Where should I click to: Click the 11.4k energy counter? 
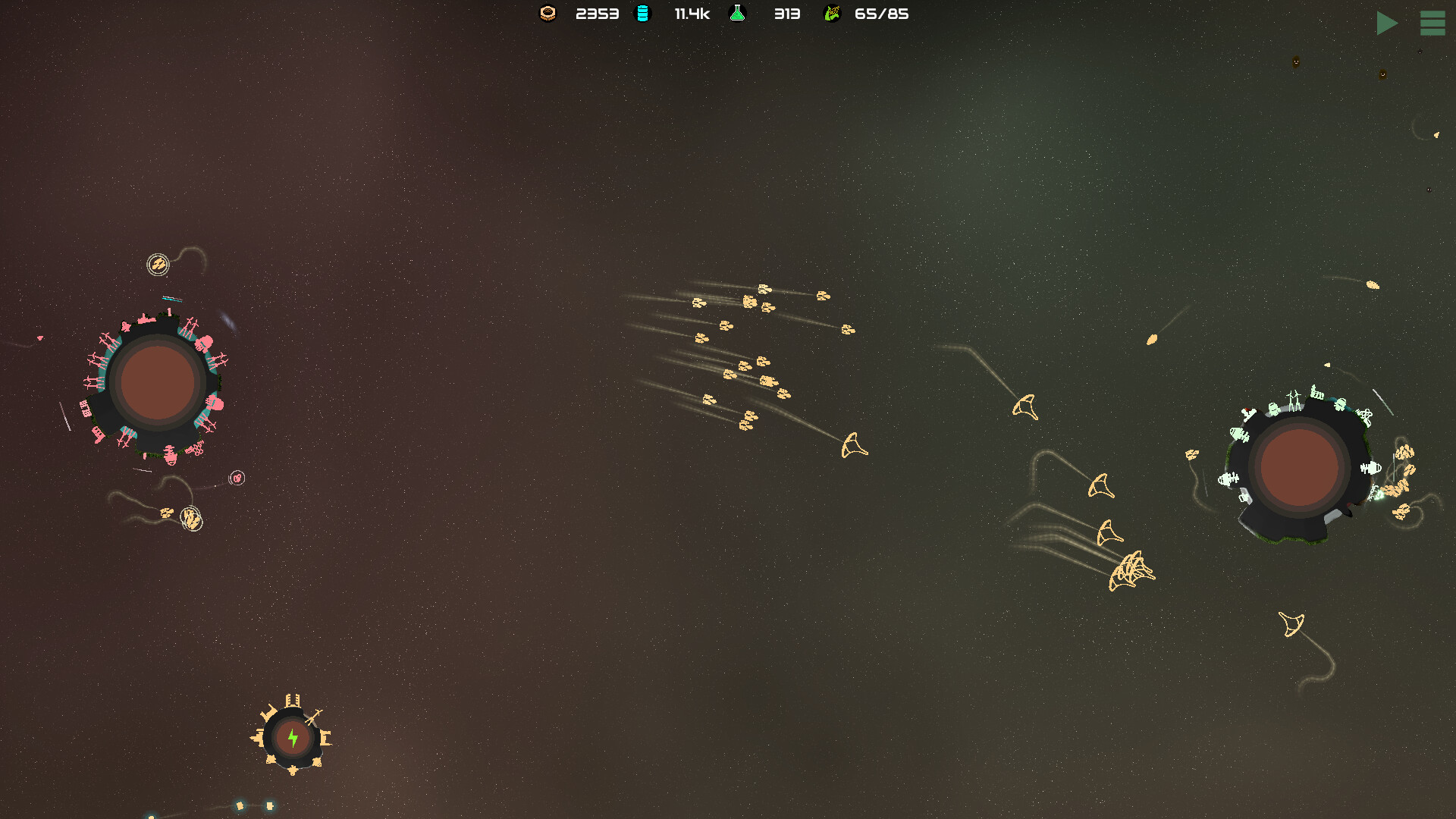(x=692, y=13)
